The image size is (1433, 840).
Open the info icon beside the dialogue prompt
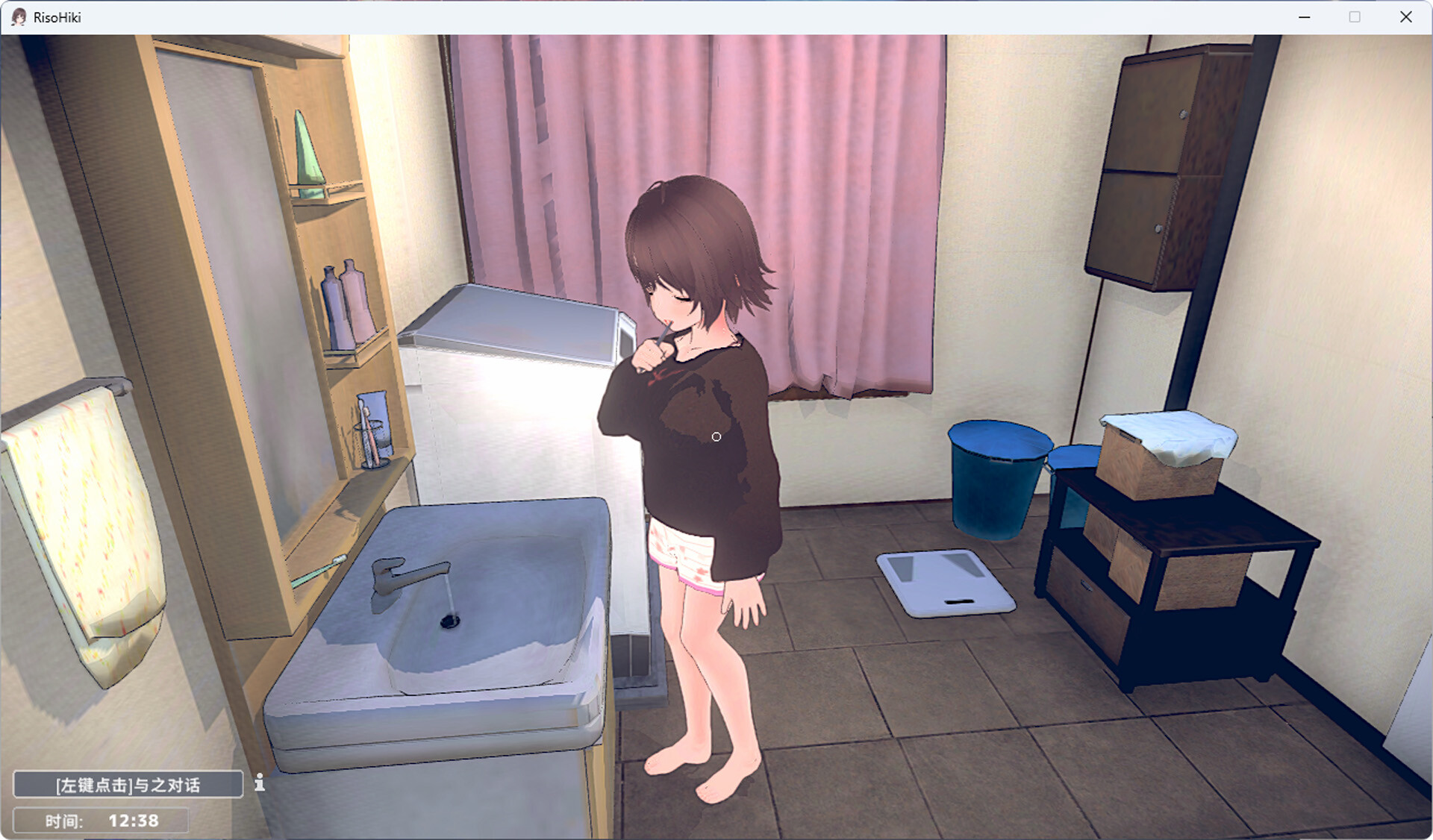coord(259,783)
